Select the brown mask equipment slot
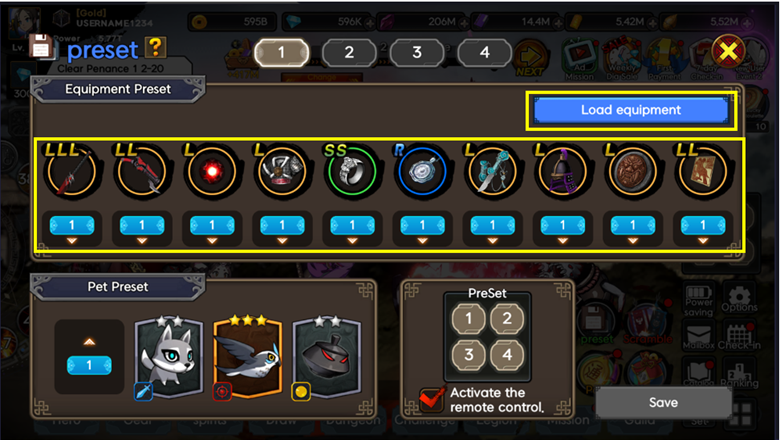The height and width of the screenshot is (440, 780). click(631, 175)
